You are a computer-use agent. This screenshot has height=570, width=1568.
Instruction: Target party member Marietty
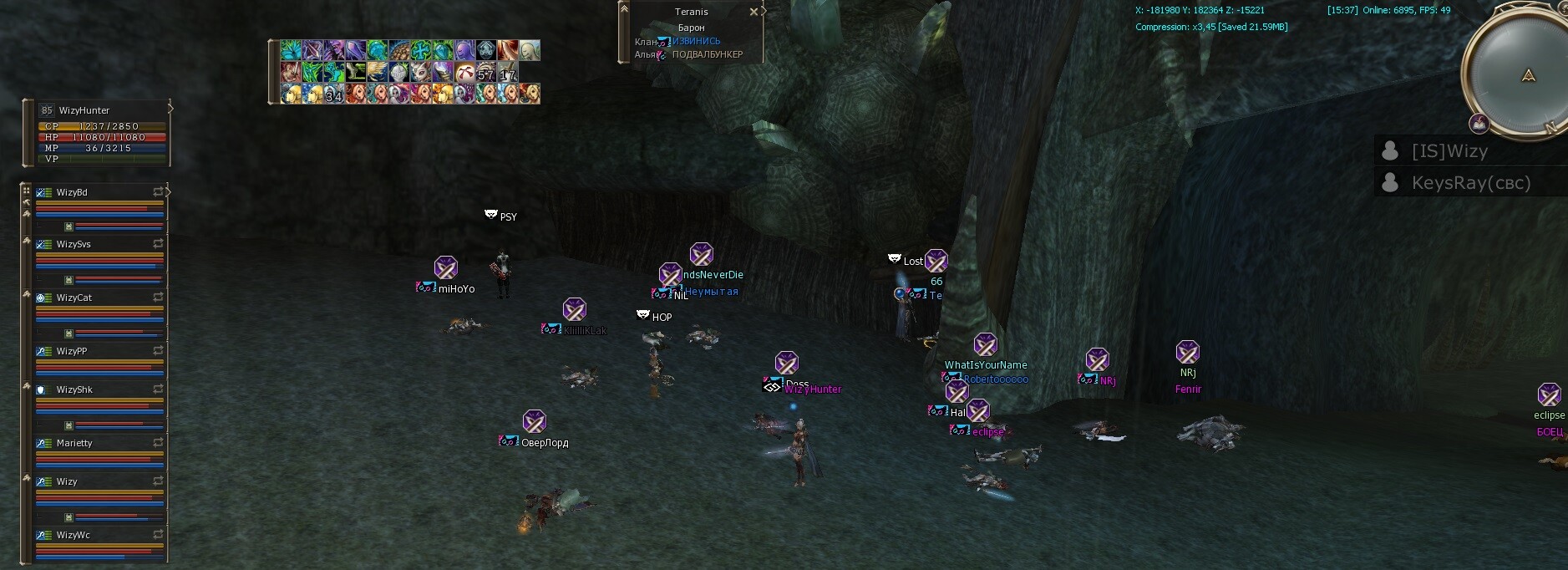pyautogui.click(x=74, y=444)
